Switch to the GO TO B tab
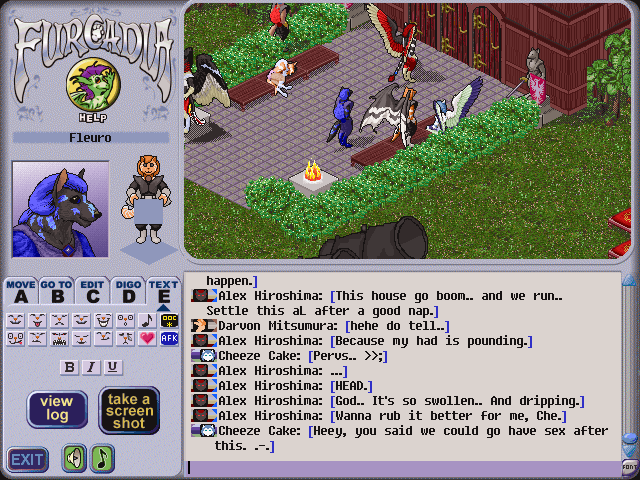The width and height of the screenshot is (640, 480). tap(56, 291)
